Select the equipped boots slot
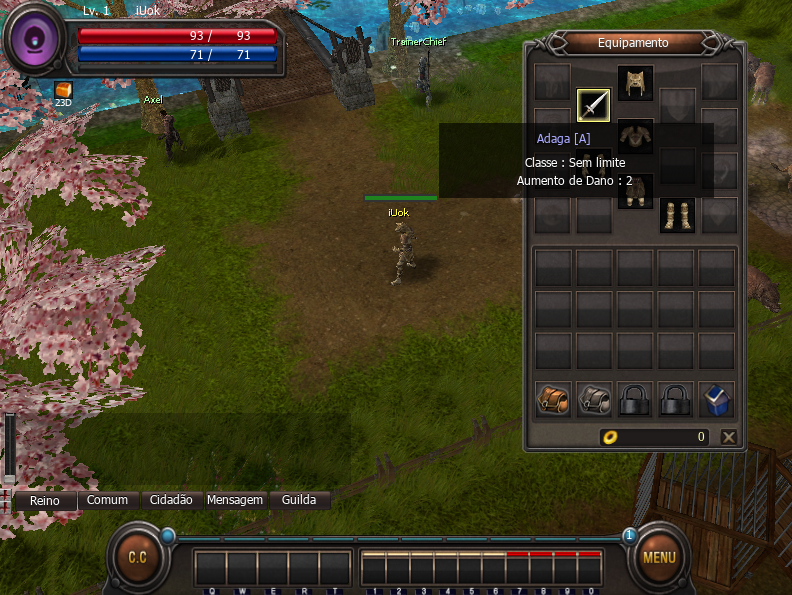This screenshot has height=595, width=792. coord(677,215)
